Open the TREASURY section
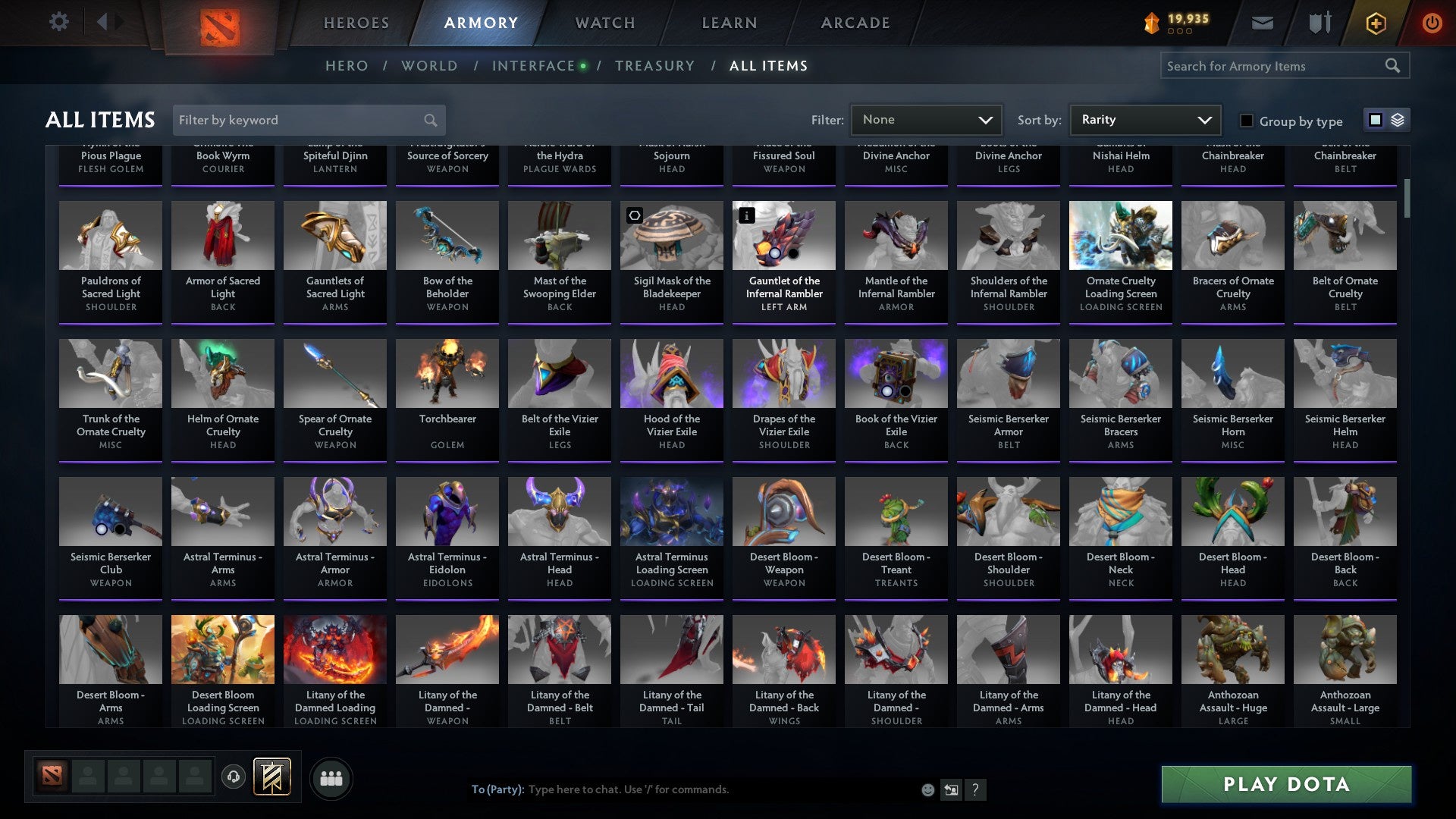 coord(655,65)
